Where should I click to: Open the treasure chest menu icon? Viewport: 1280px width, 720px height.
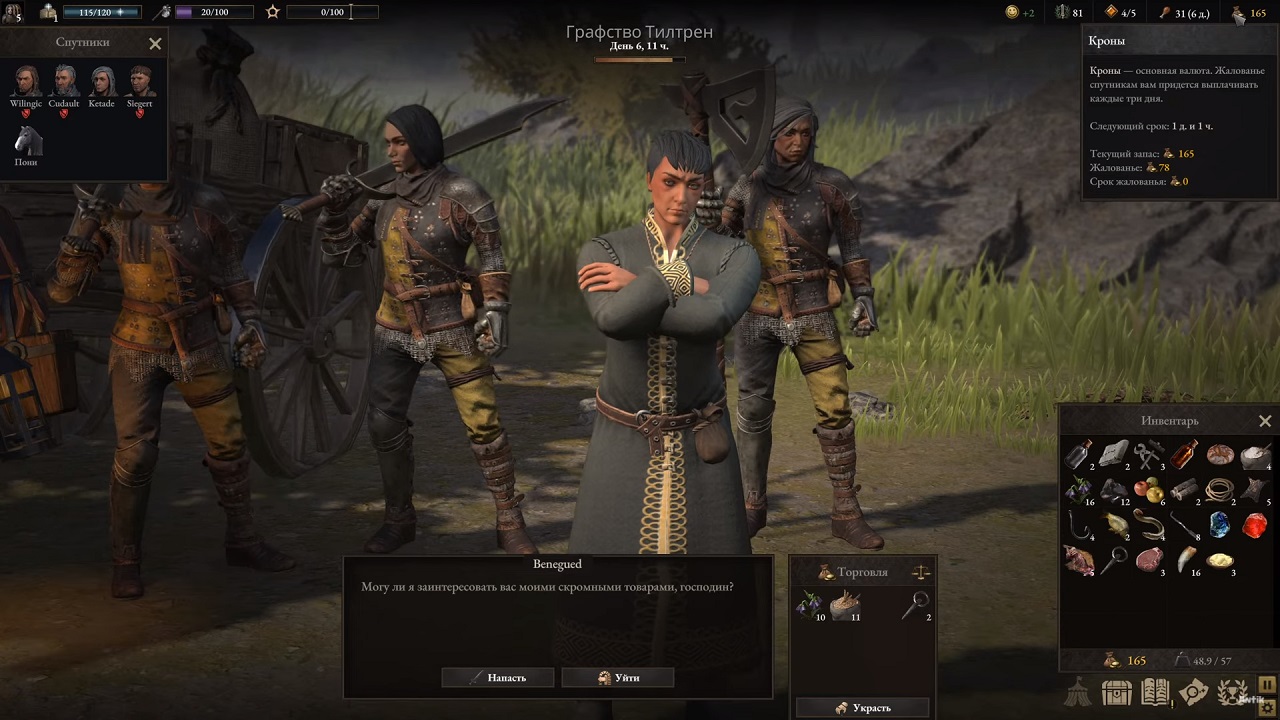(1116, 692)
